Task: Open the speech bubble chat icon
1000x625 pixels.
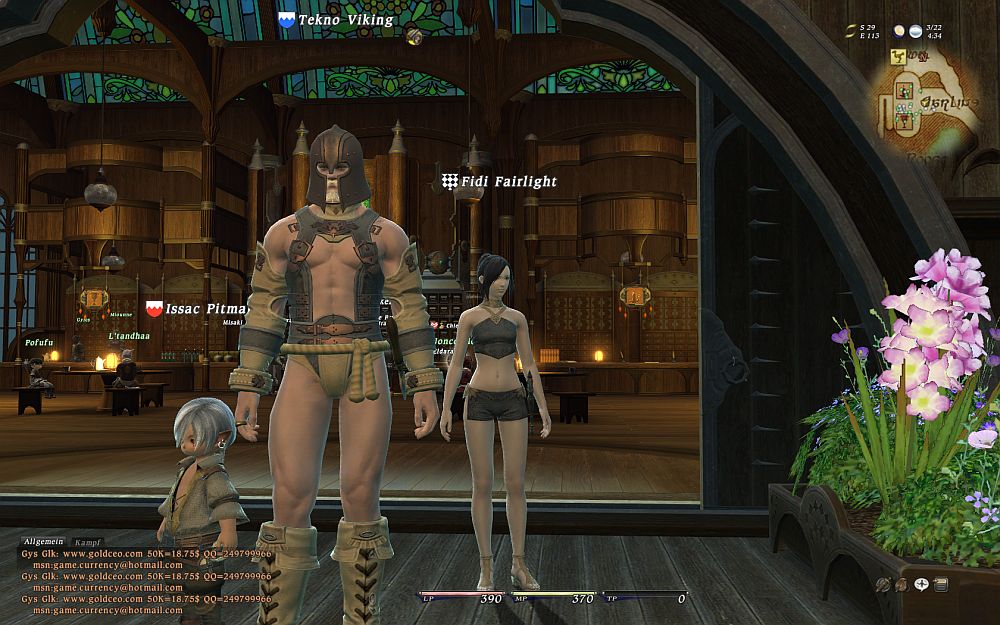Action: [921, 585]
